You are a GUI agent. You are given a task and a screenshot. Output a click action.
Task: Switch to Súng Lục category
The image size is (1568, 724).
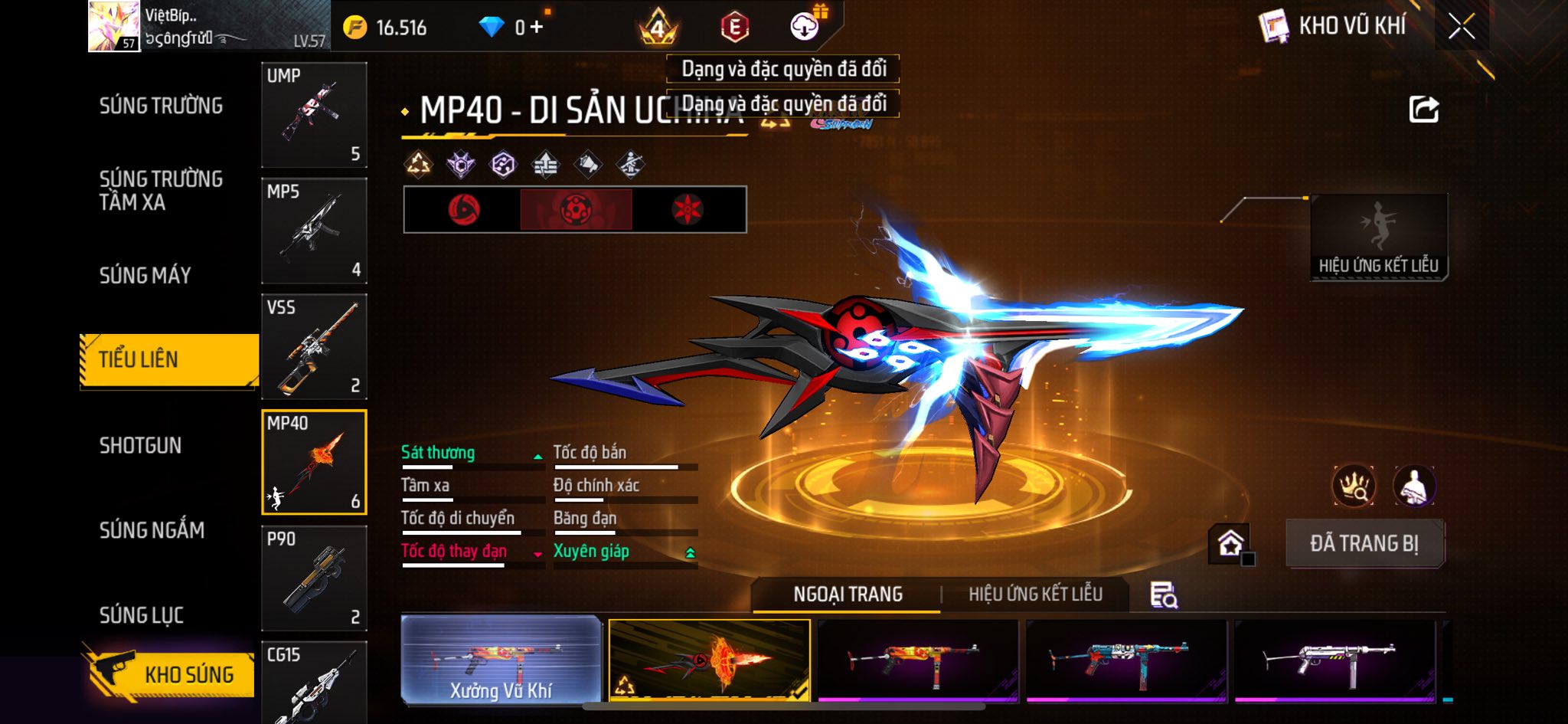141,615
